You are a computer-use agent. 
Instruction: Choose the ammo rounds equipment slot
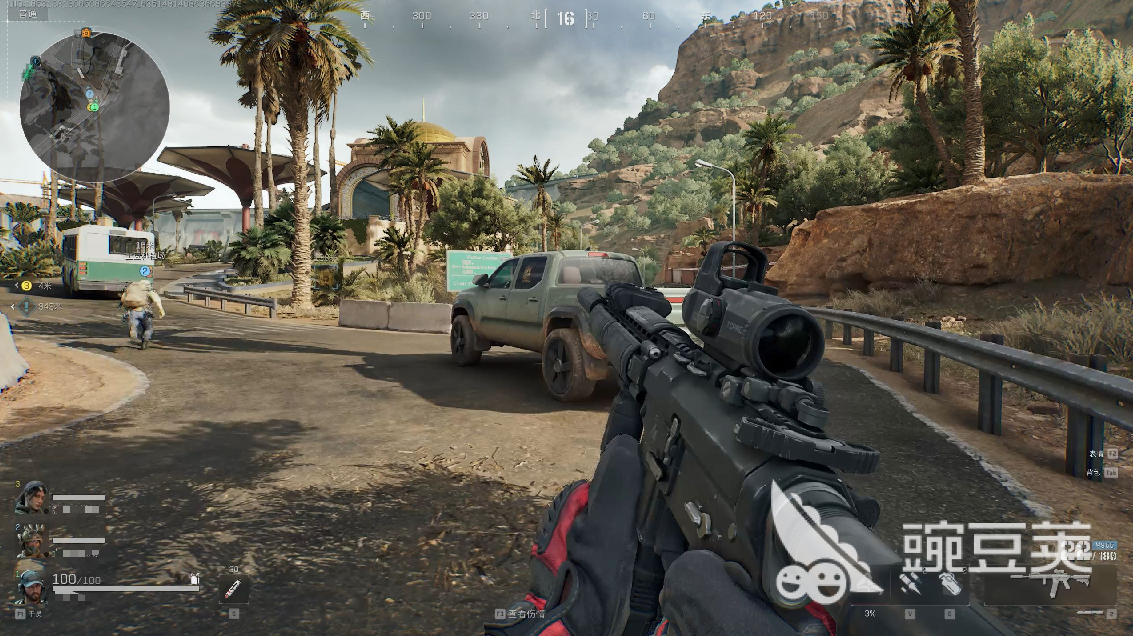910,585
